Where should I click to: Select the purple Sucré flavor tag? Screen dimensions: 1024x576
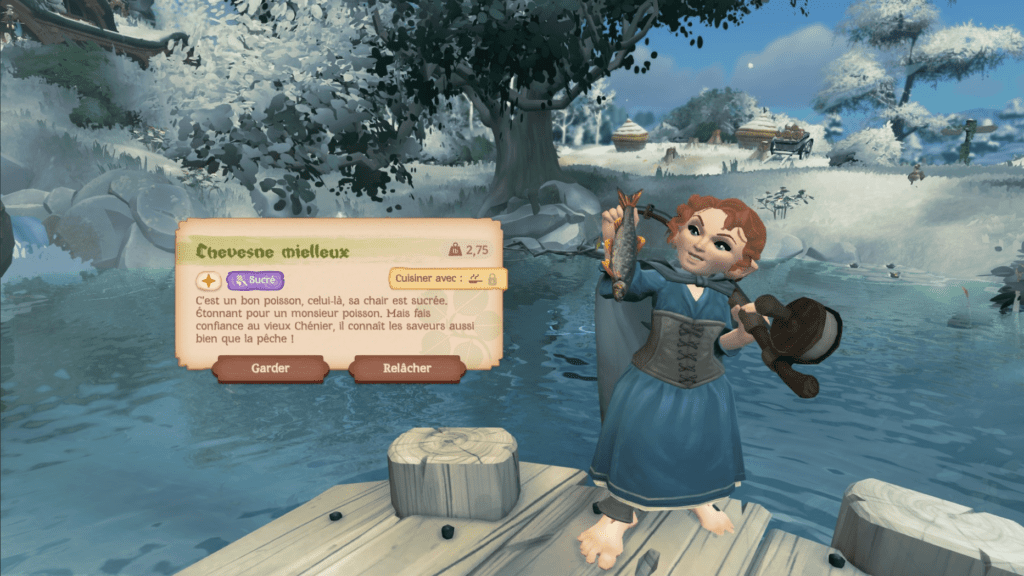tap(255, 281)
